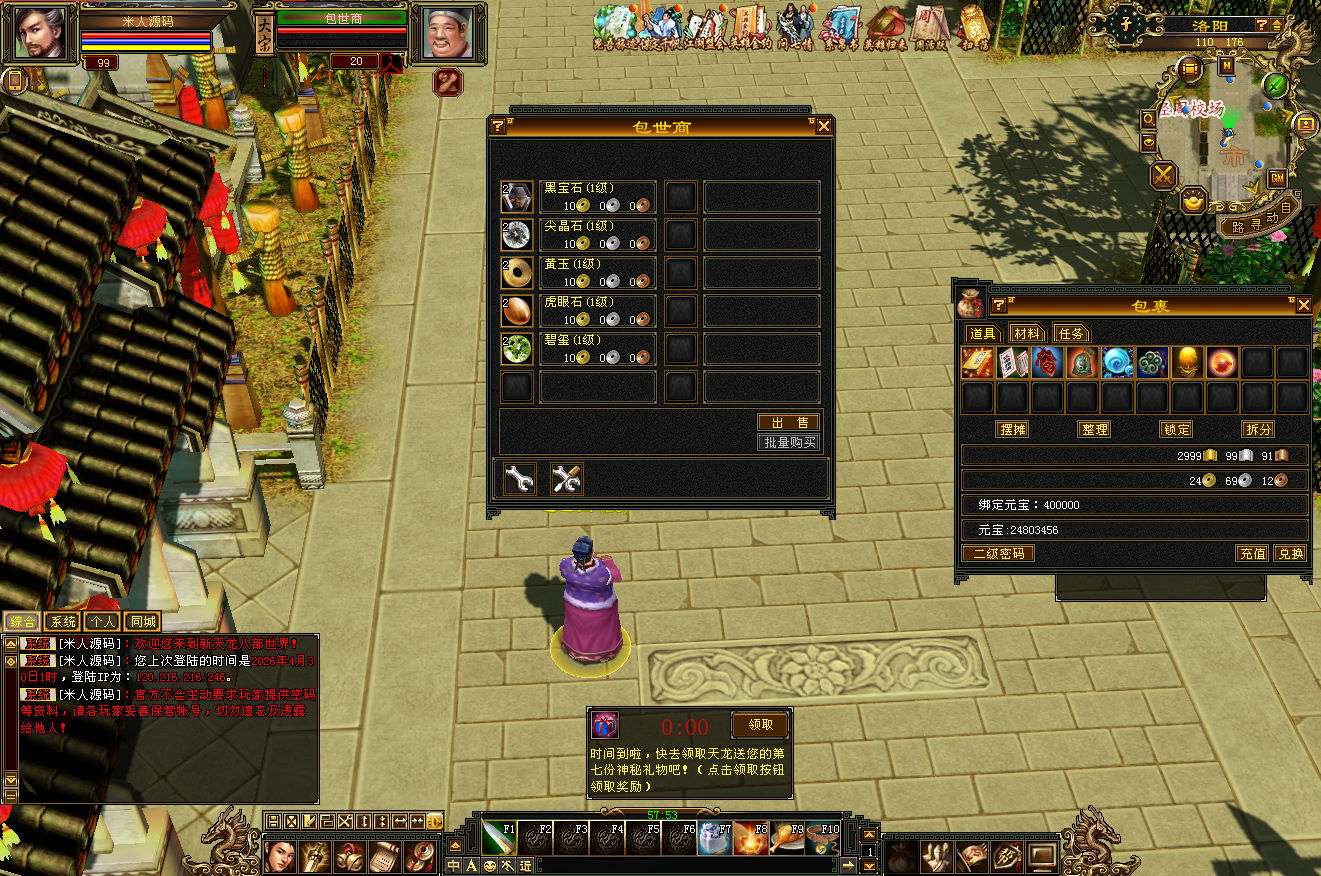Viewport: 1321px width, 876px height.
Task: Select the 黑宝石 (1级) shop item
Action: [x=517, y=197]
